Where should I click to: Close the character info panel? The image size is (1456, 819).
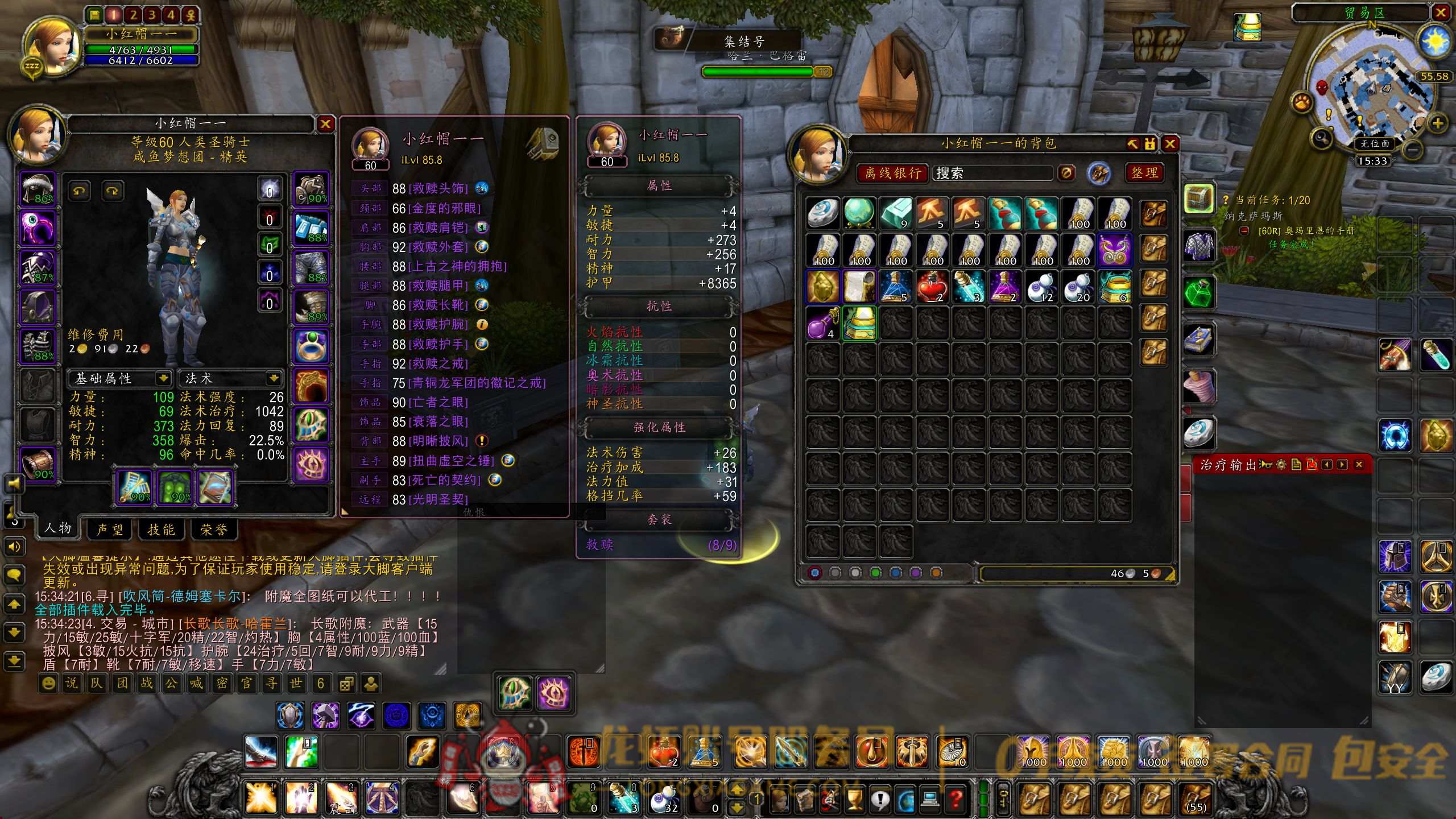click(325, 124)
